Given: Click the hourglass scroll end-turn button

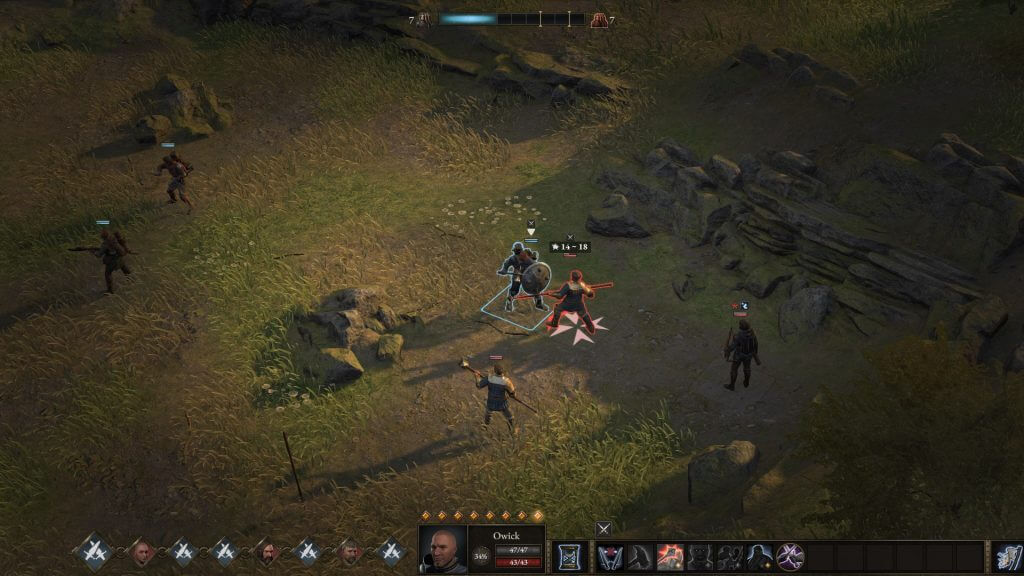Looking at the screenshot, I should point(570,557).
